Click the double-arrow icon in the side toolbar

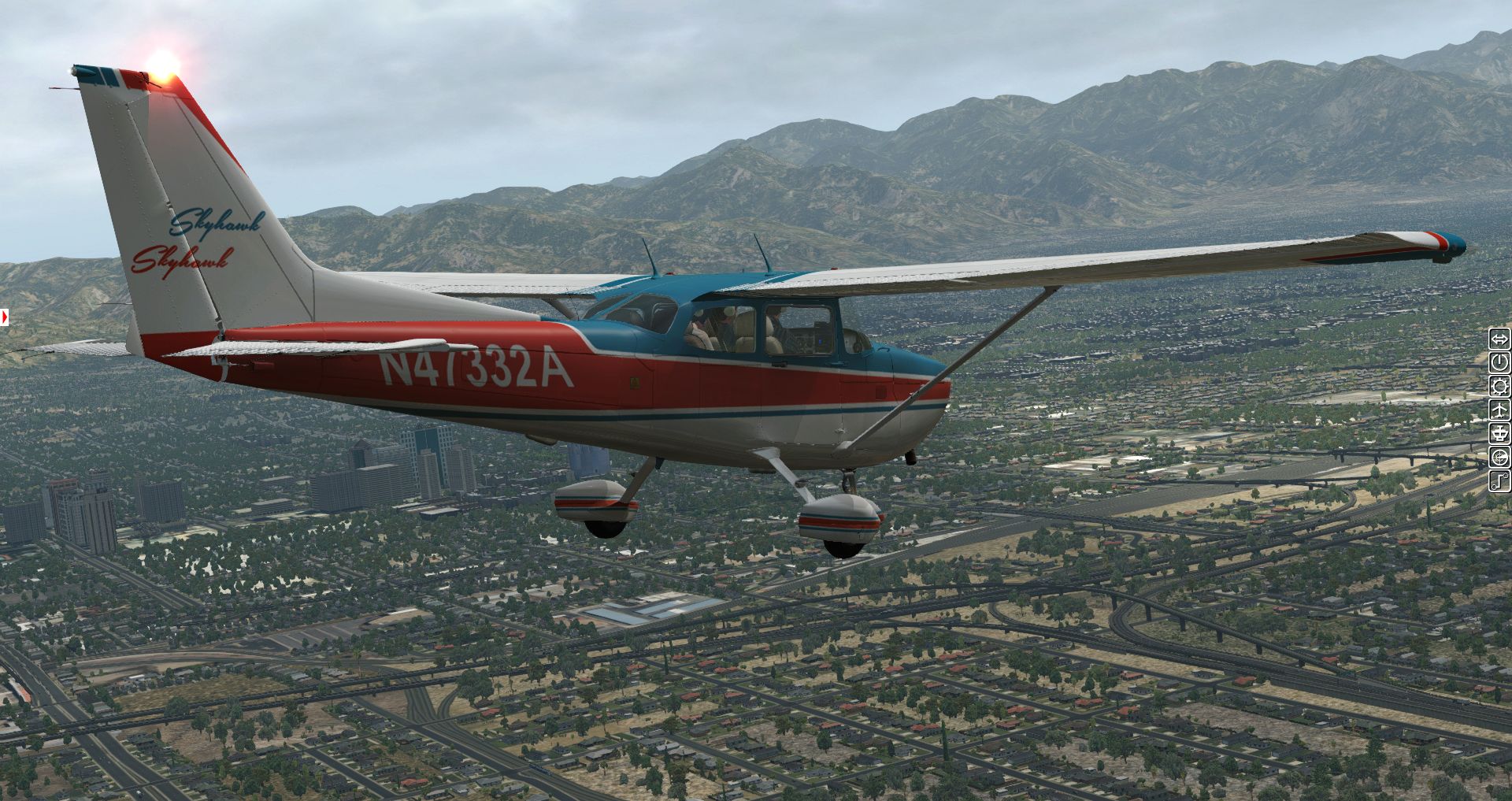pyautogui.click(x=1499, y=339)
